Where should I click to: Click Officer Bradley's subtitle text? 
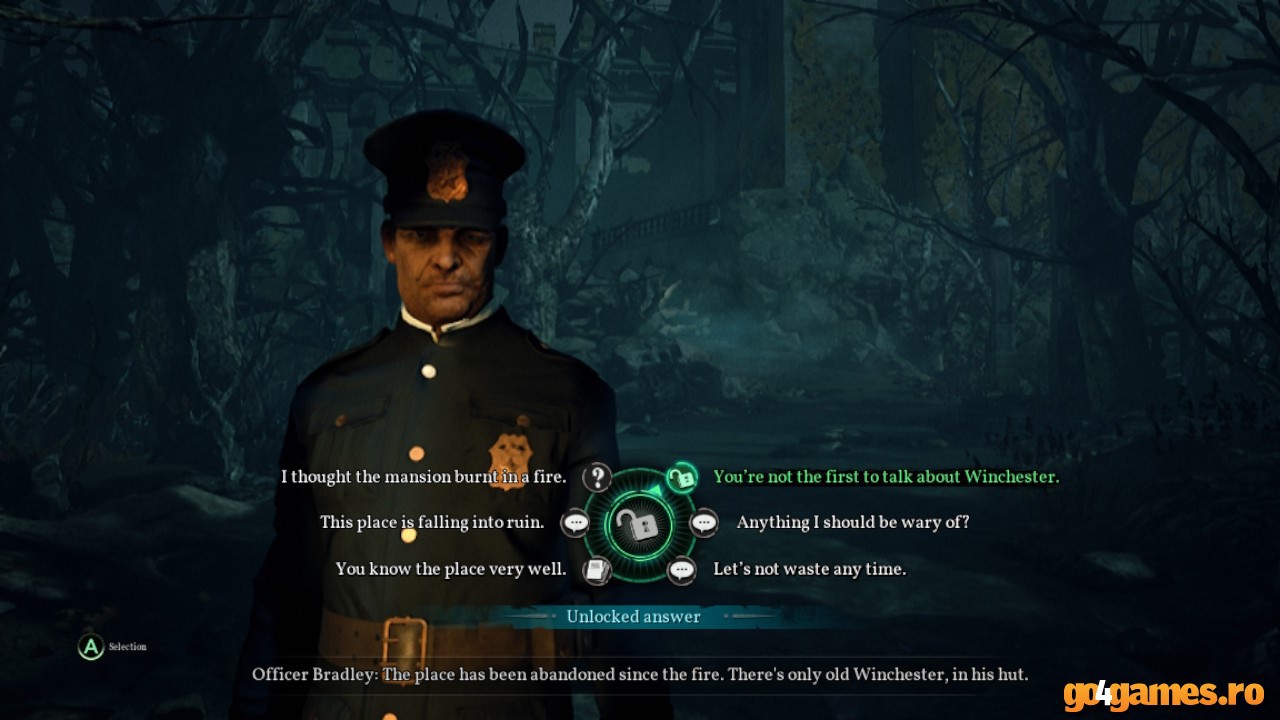point(640,674)
